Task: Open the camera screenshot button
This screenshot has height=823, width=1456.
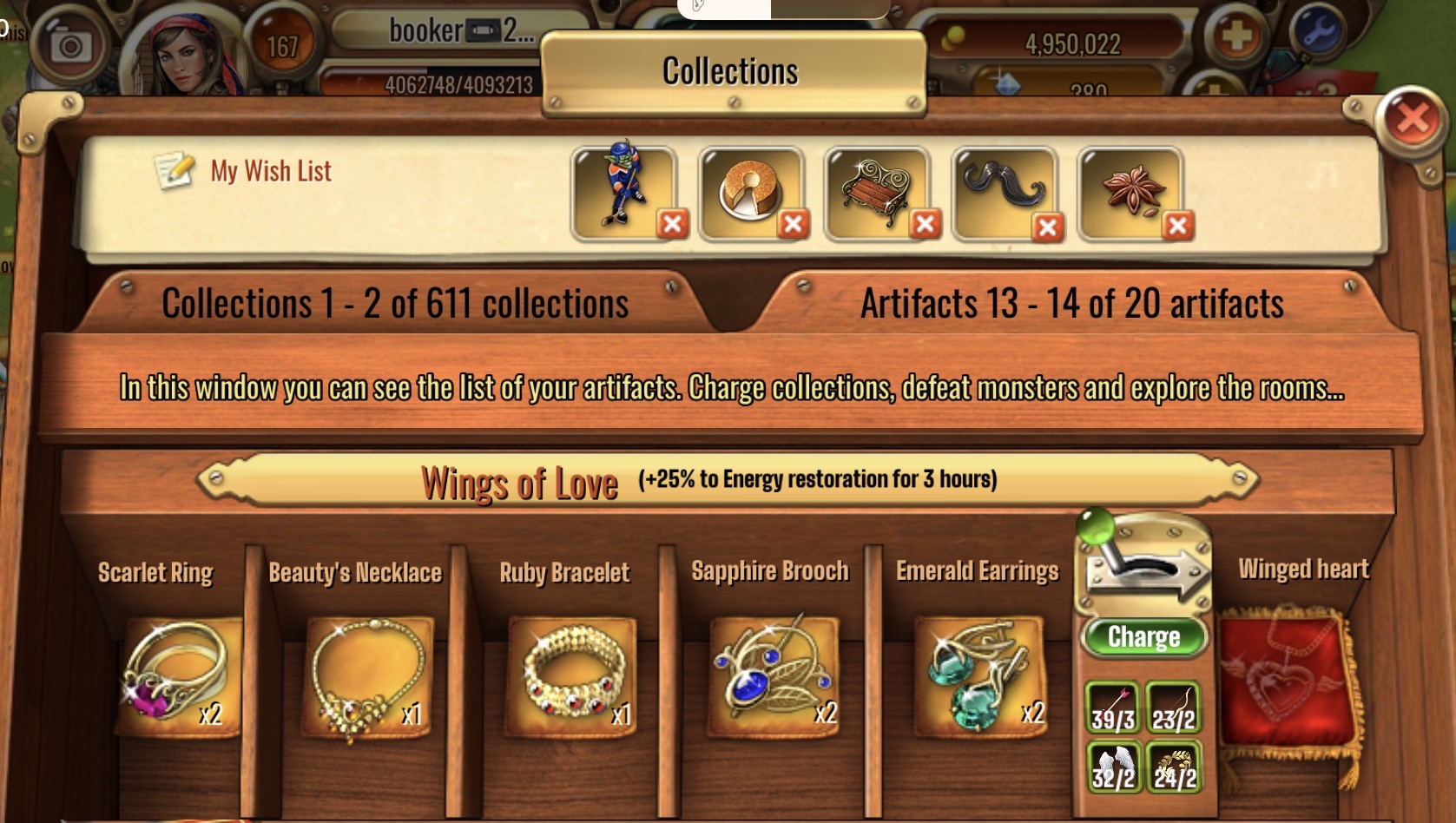Action: pyautogui.click(x=69, y=45)
